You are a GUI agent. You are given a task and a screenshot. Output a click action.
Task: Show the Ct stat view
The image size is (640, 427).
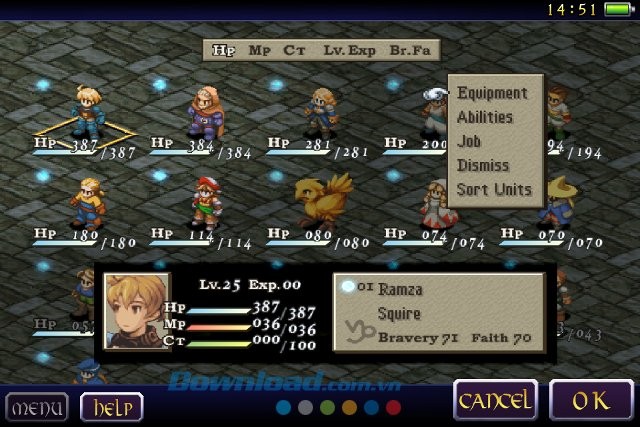pyautogui.click(x=293, y=49)
